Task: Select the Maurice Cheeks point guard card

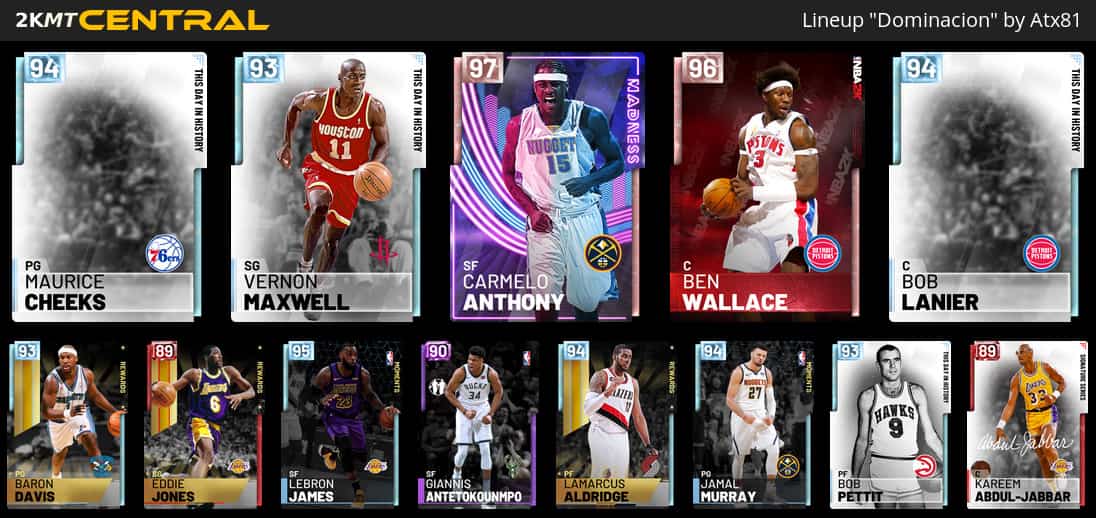Action: coord(109,187)
